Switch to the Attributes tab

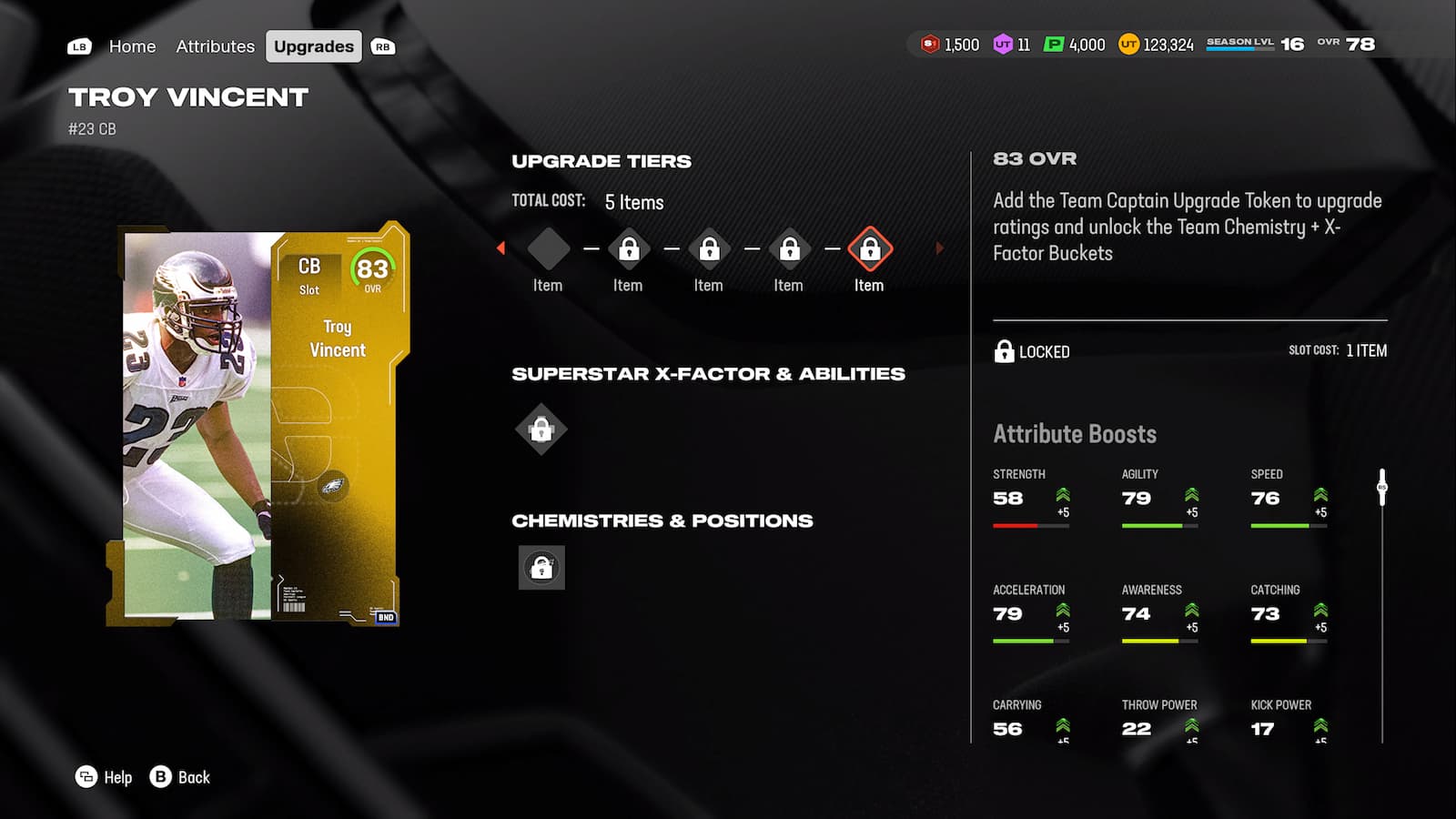click(215, 45)
